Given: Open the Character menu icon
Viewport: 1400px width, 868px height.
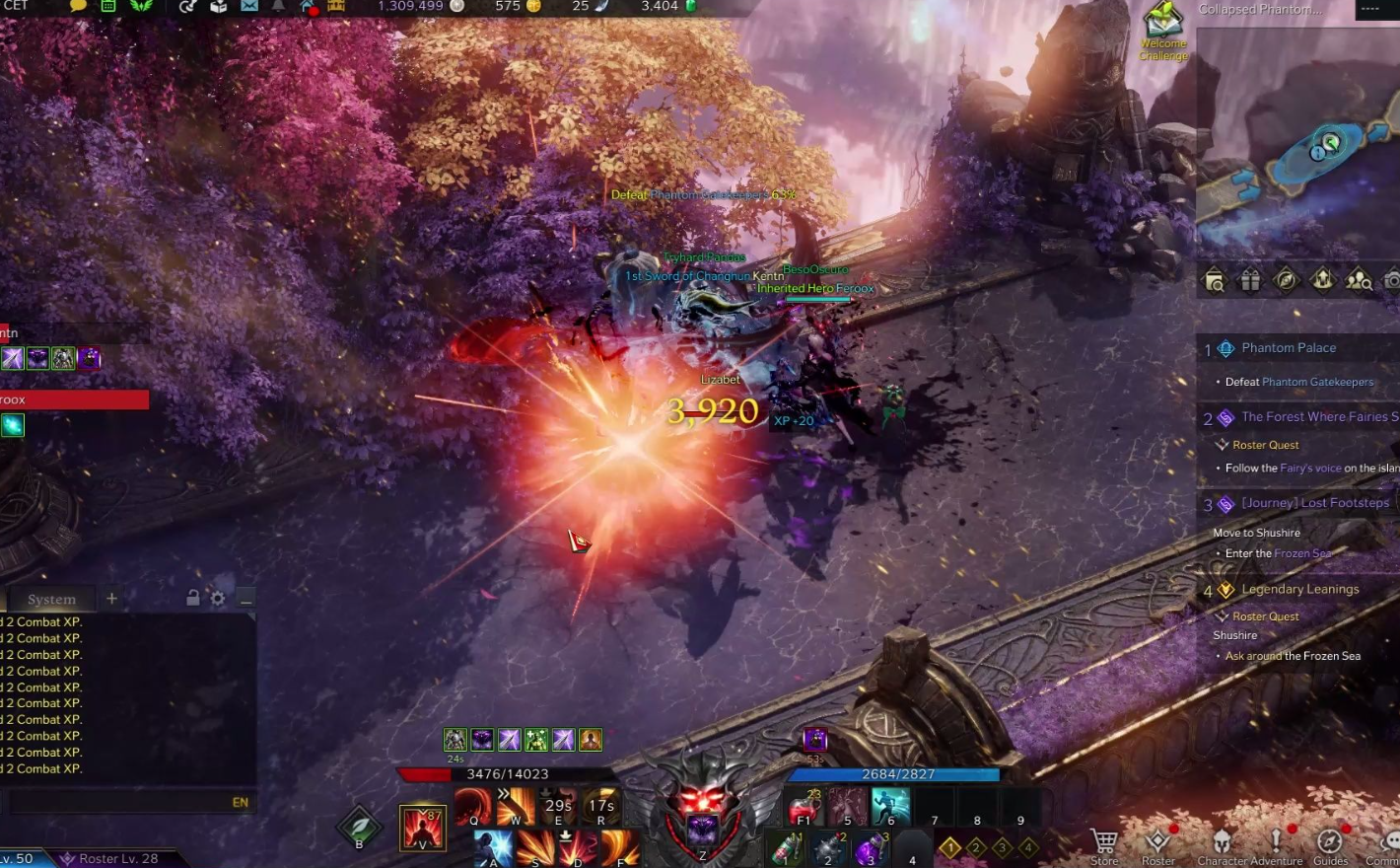Looking at the screenshot, I should (x=1223, y=844).
